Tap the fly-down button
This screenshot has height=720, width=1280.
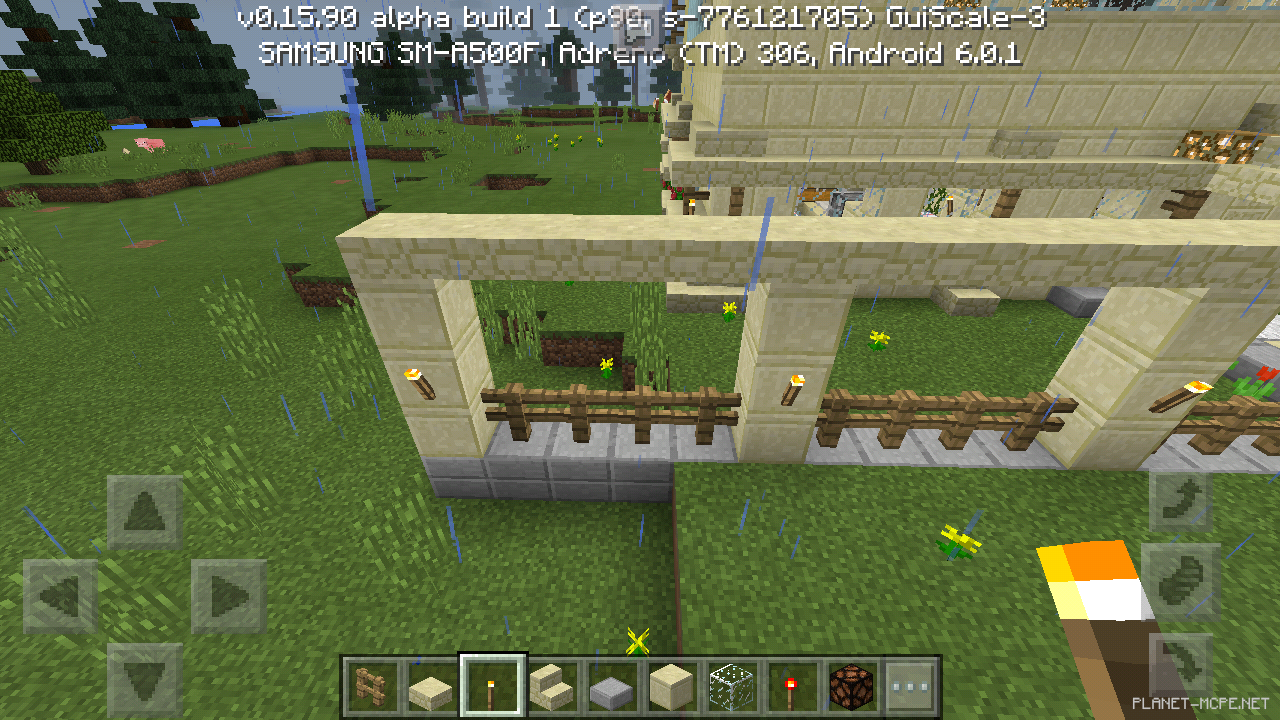click(1181, 660)
